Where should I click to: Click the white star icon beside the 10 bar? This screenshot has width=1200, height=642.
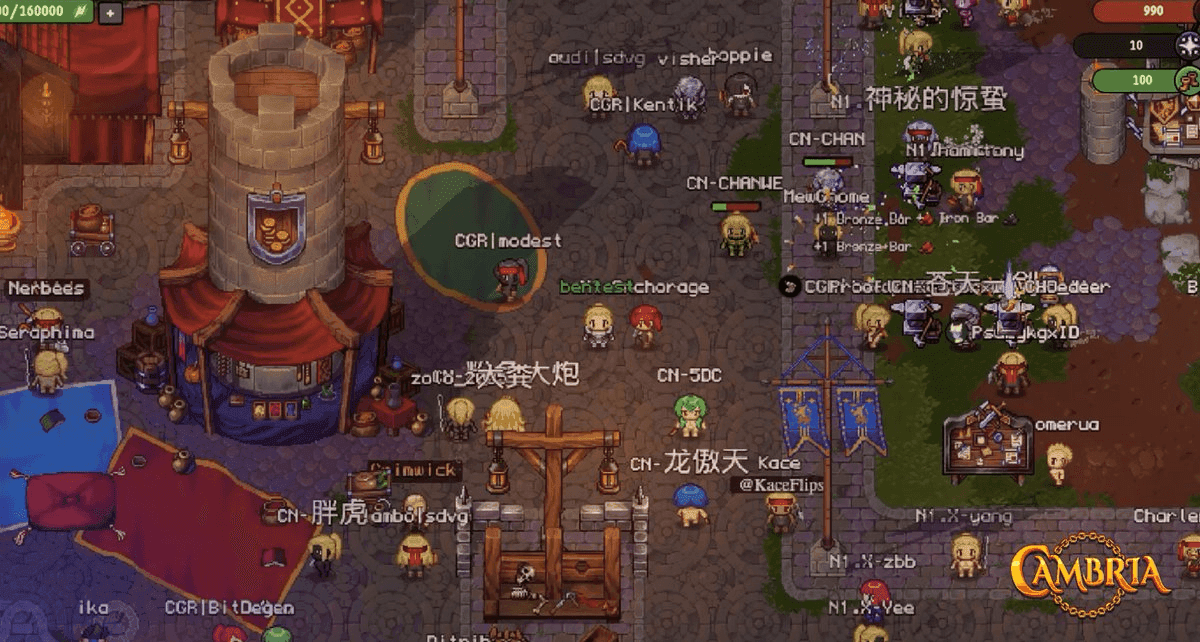coord(1187,45)
